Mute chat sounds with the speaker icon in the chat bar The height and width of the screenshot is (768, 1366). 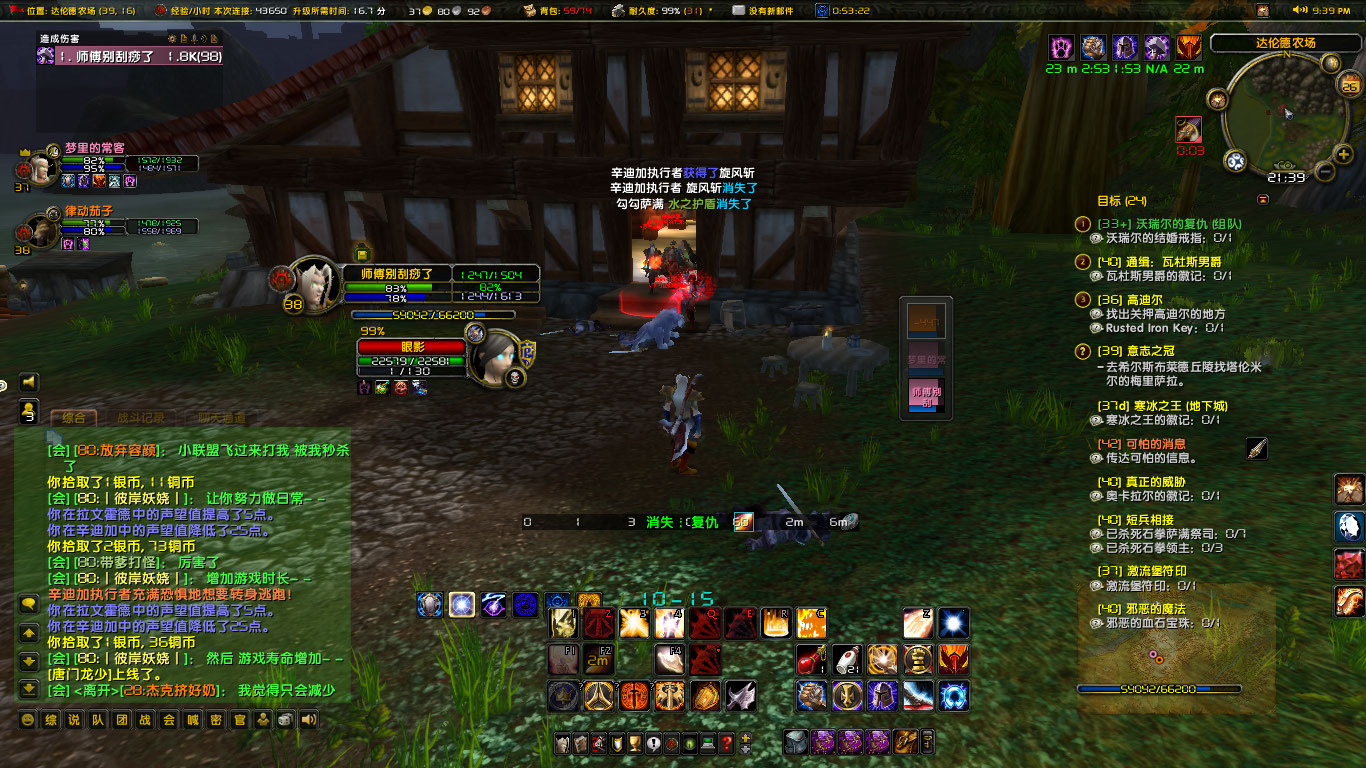click(308, 719)
